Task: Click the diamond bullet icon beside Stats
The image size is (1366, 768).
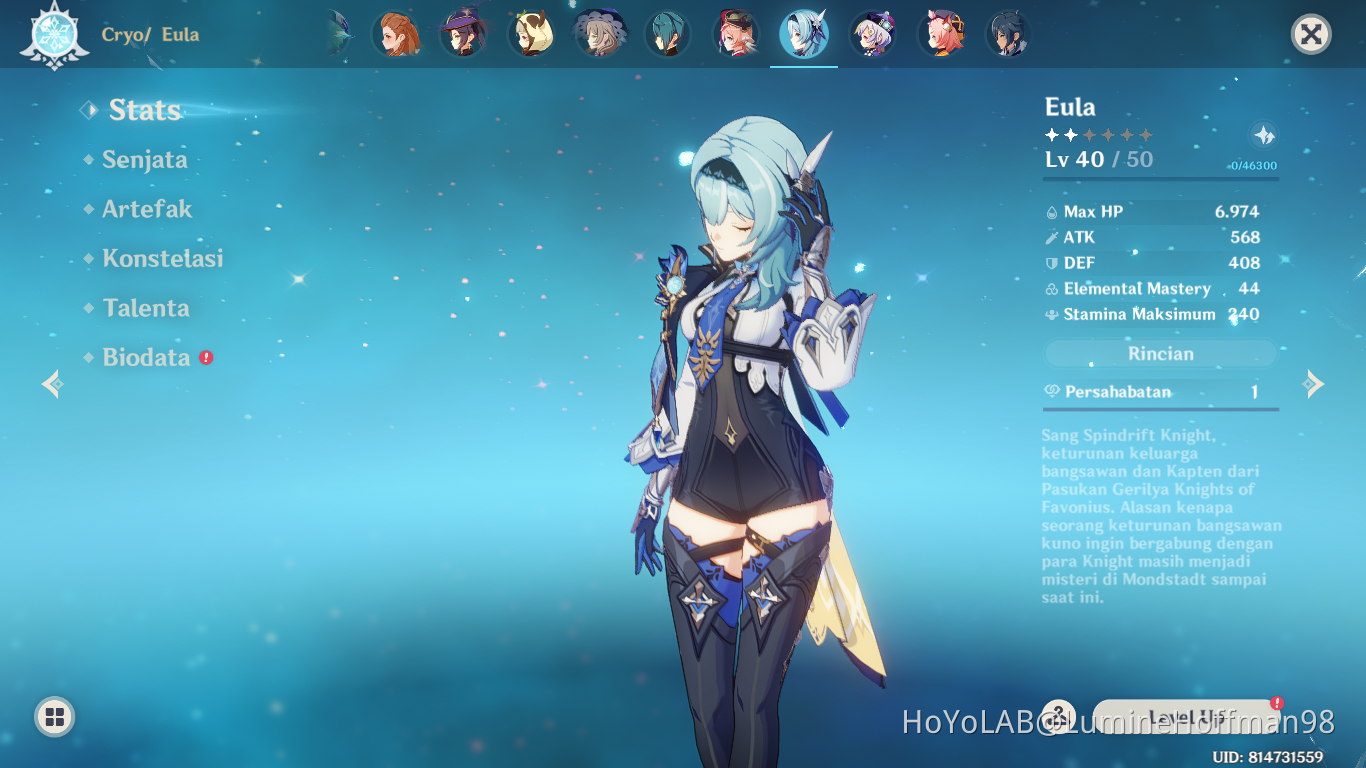Action: pos(89,112)
